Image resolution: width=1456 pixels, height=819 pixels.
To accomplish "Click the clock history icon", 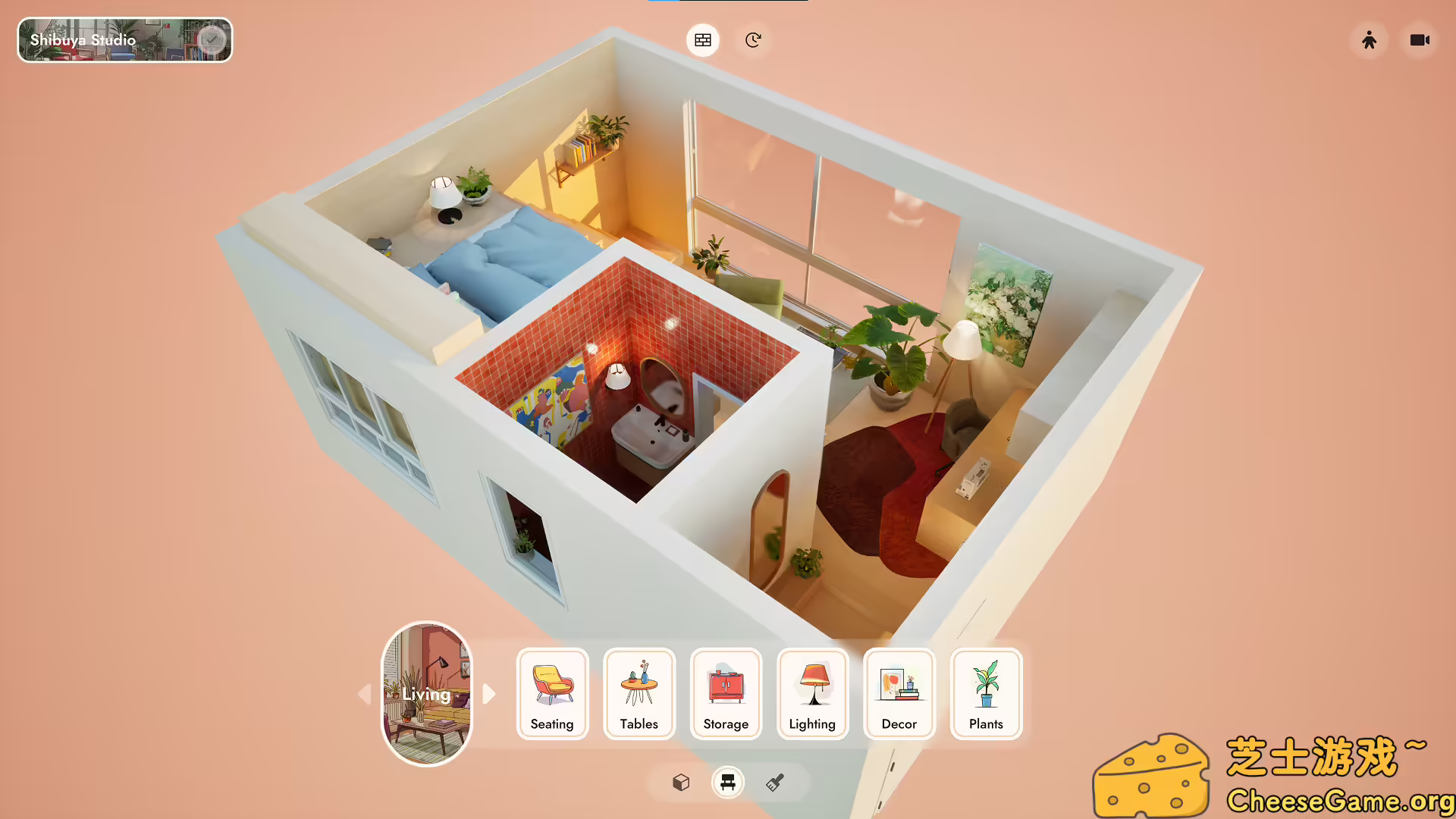I will (x=752, y=40).
